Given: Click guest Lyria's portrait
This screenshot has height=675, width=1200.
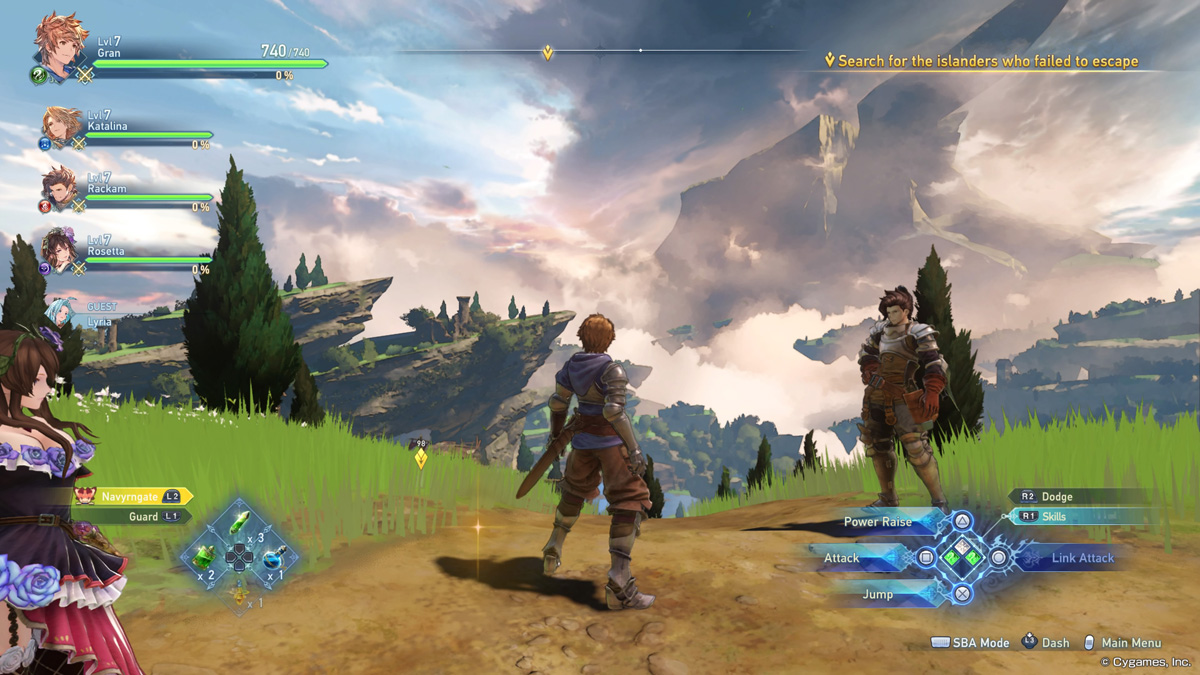Looking at the screenshot, I should pyautogui.click(x=59, y=311).
